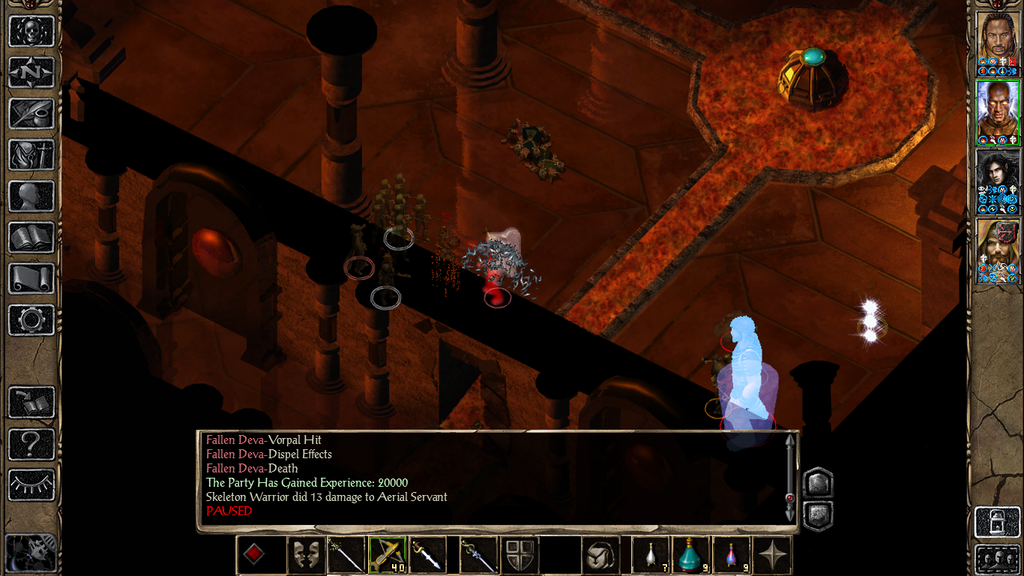Open the area map with the compass button
1024x576 pixels.
(x=31, y=72)
